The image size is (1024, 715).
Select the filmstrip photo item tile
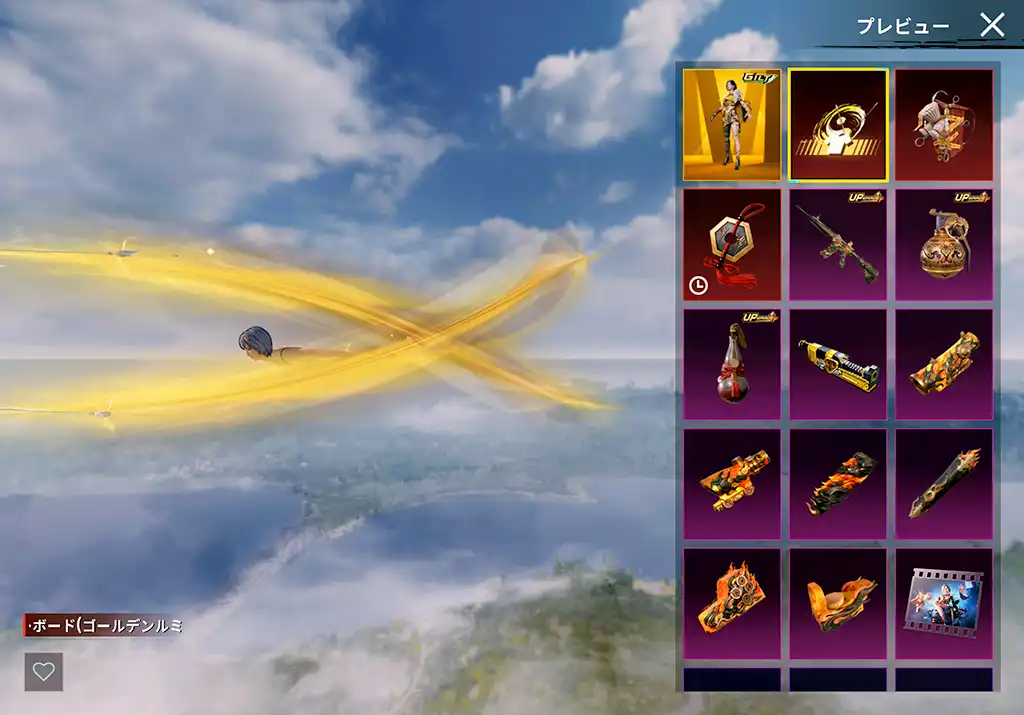click(x=944, y=604)
